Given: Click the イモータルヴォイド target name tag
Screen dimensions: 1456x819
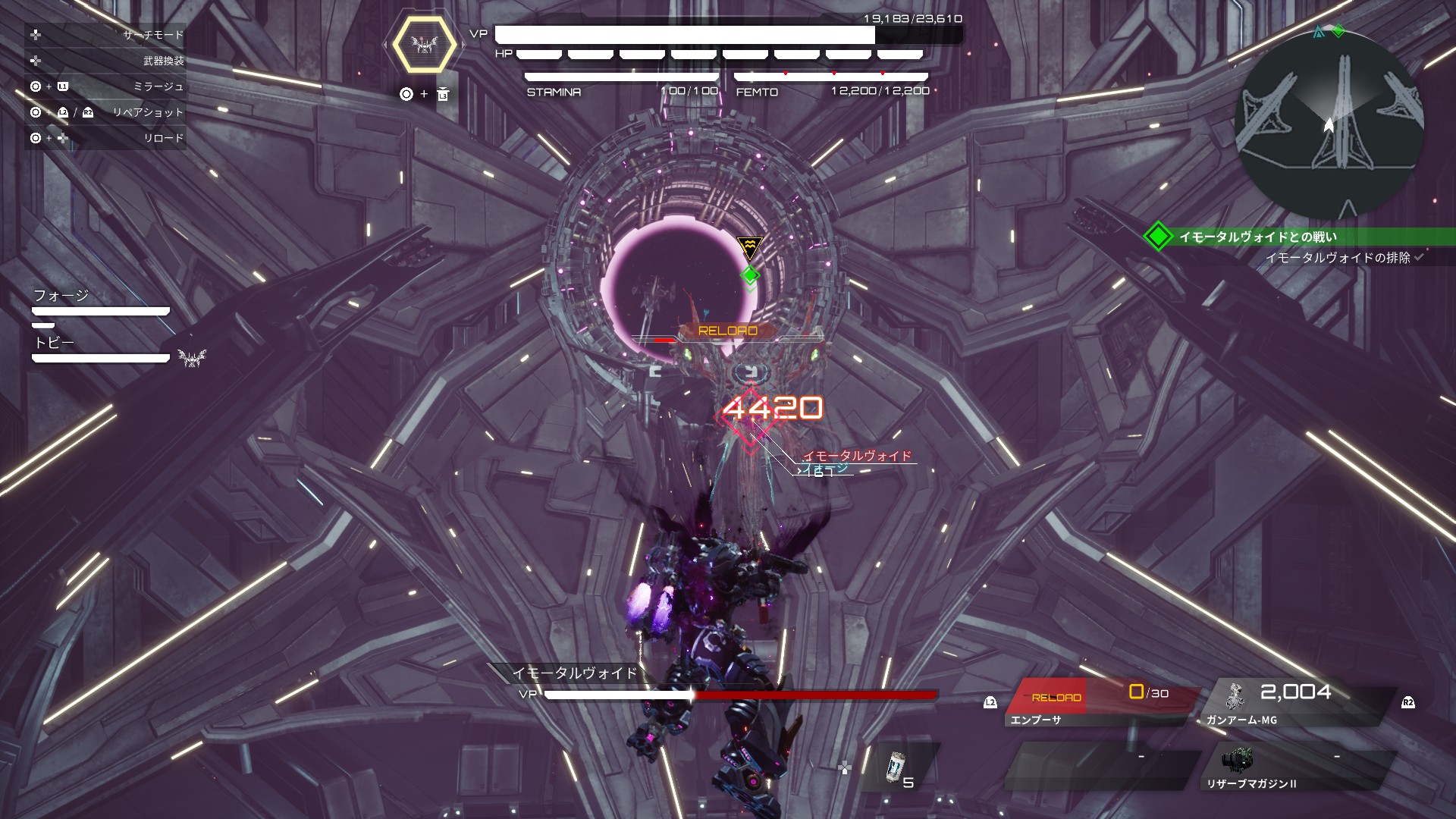Looking at the screenshot, I should click(x=857, y=456).
